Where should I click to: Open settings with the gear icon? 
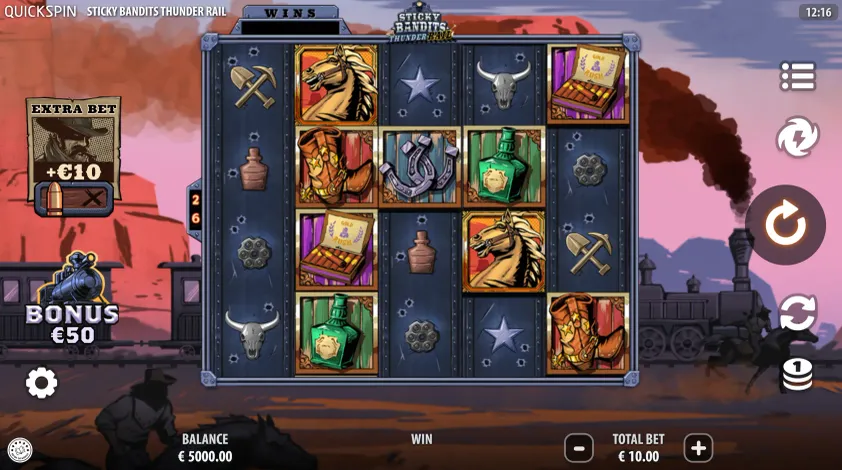click(x=41, y=382)
